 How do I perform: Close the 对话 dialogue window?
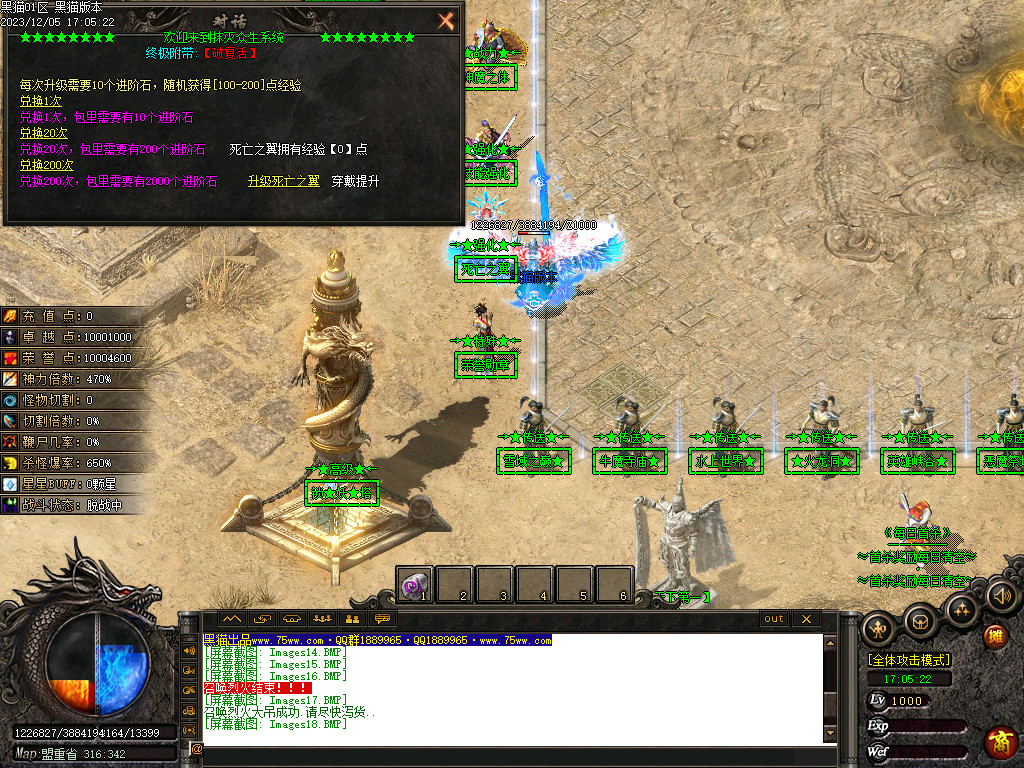pos(446,20)
